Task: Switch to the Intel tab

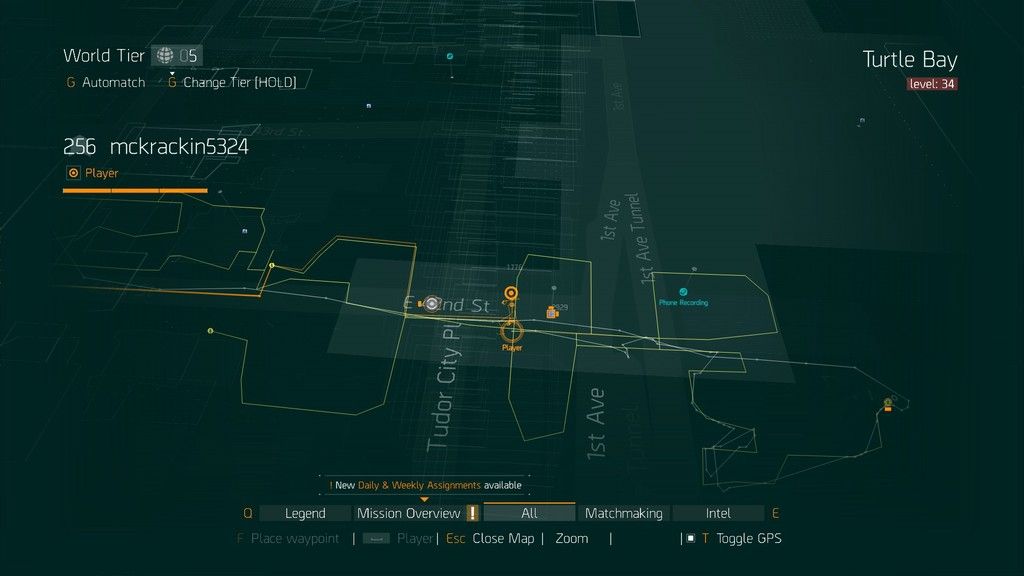Action: coord(718,513)
